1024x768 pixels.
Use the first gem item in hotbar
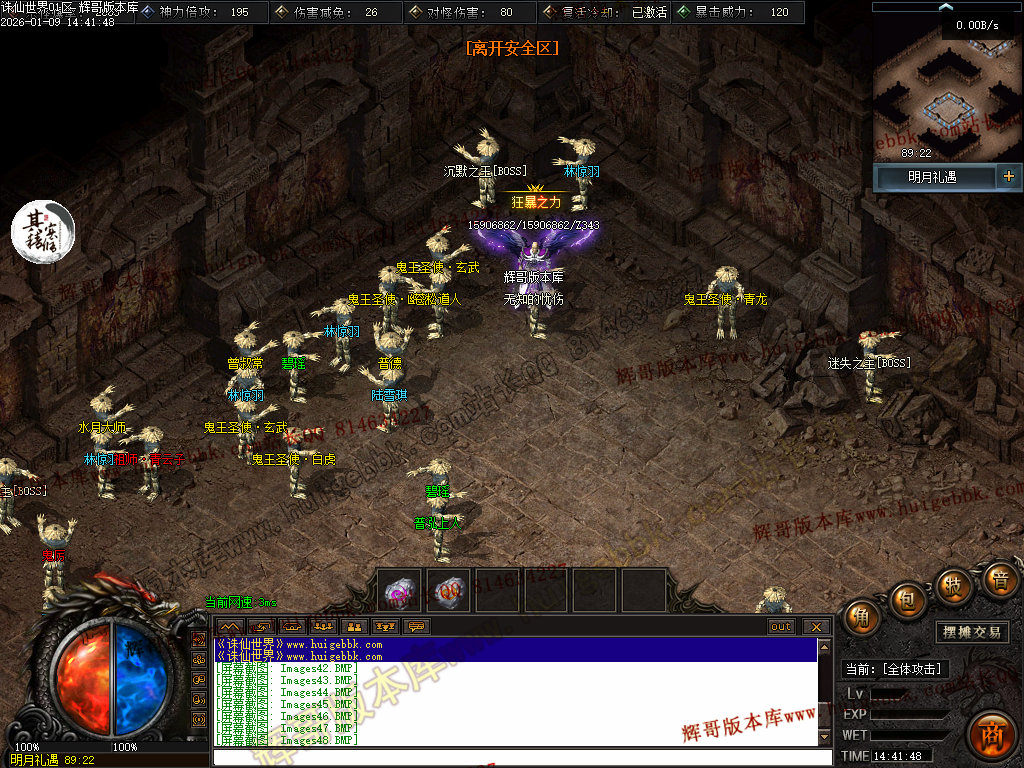[402, 590]
